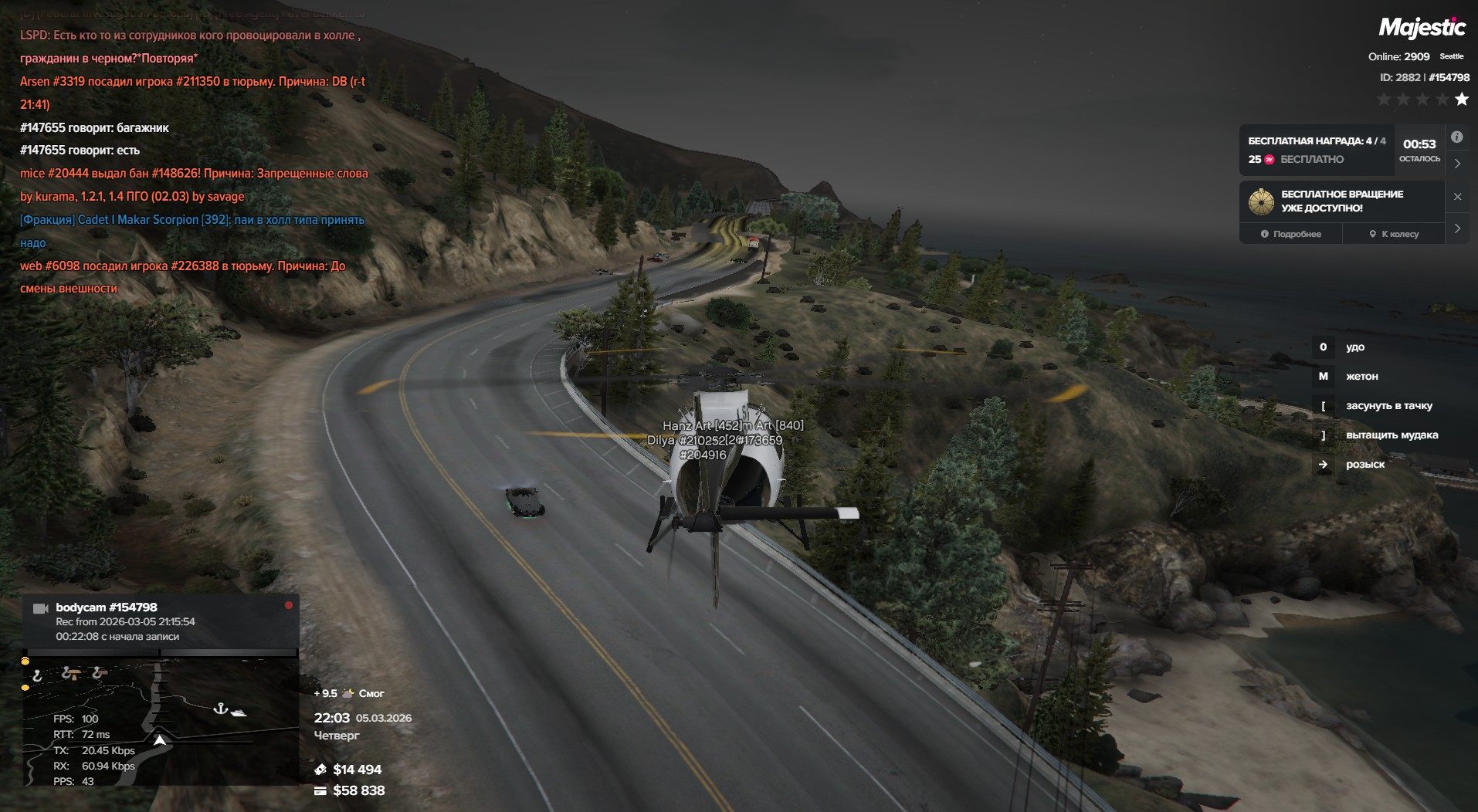1478x812 pixels.
Task: Open the Подробнее details for the free spin
Action: 1290,234
